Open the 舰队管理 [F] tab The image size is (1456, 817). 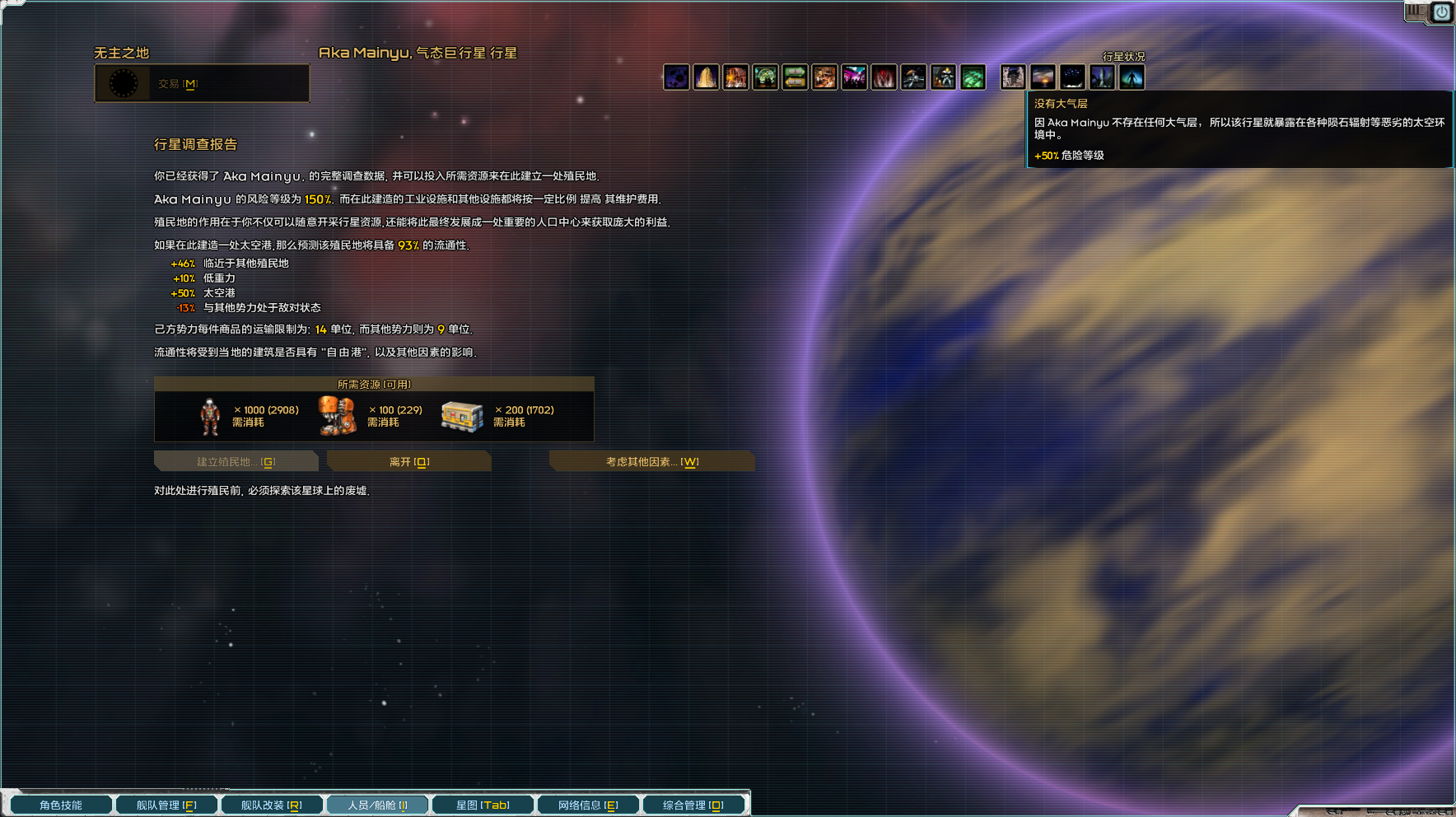(x=166, y=805)
